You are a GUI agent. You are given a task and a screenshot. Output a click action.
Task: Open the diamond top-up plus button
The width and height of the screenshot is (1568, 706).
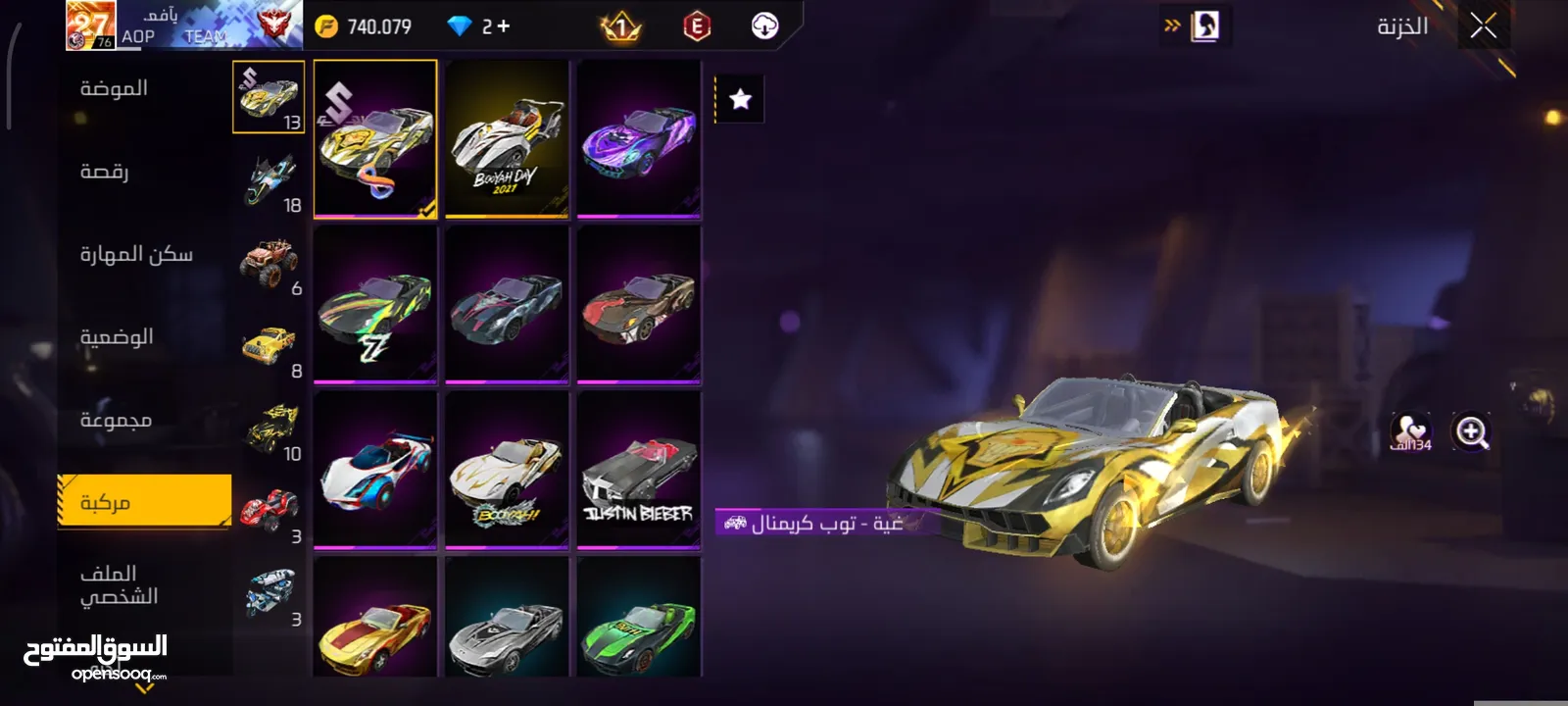(504, 26)
